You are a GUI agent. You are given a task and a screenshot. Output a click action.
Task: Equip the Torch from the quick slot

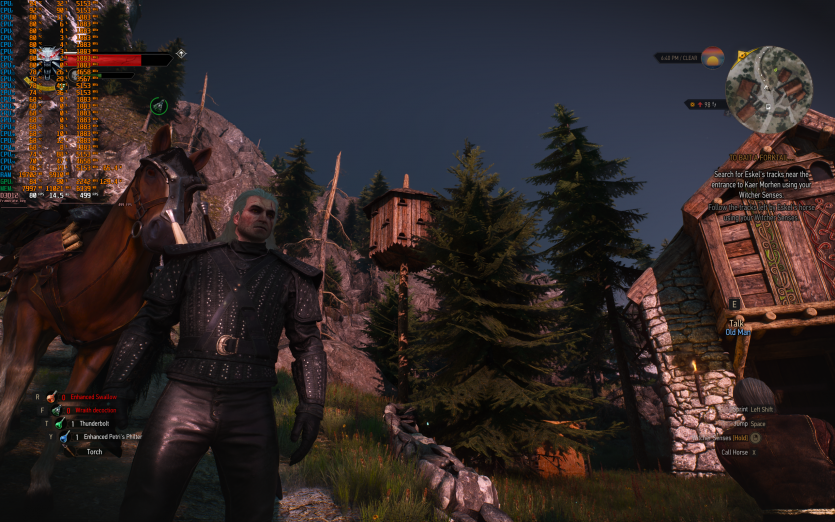pyautogui.click(x=94, y=451)
